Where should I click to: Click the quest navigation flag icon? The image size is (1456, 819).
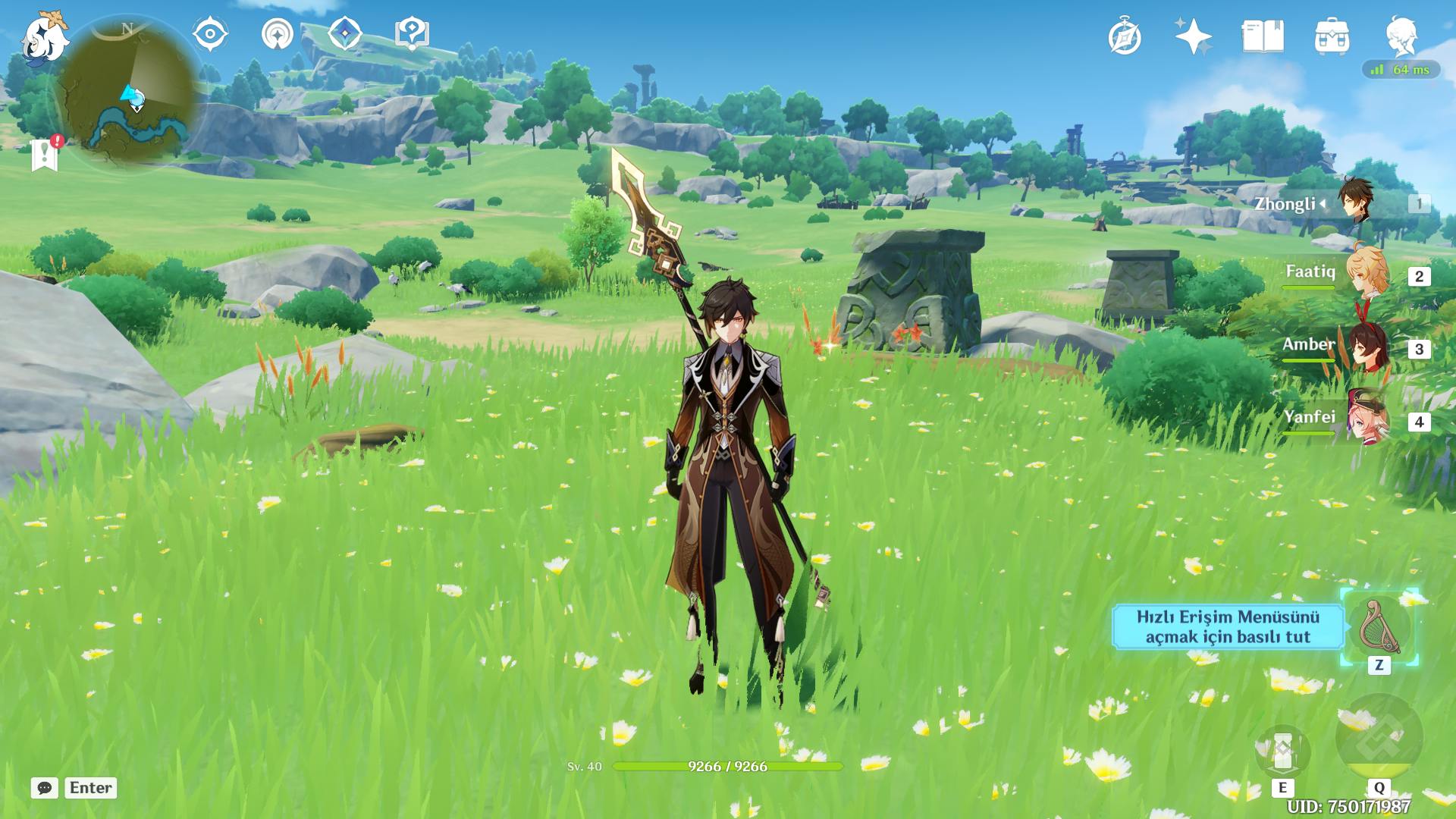point(45,154)
